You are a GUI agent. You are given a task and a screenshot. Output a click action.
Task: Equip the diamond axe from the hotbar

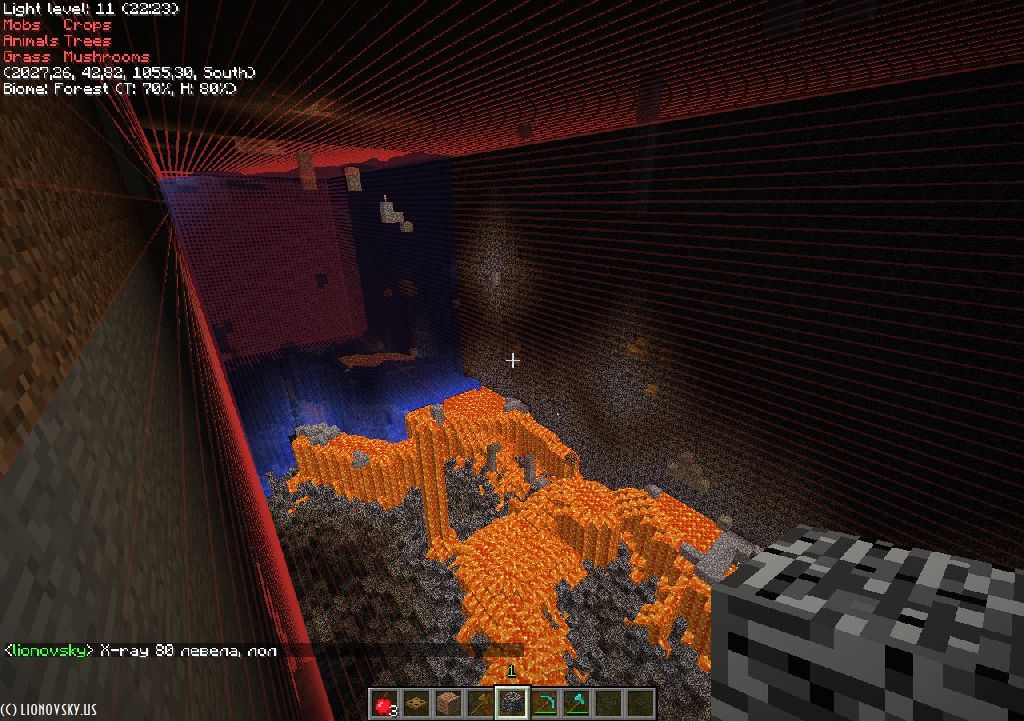tap(575, 703)
